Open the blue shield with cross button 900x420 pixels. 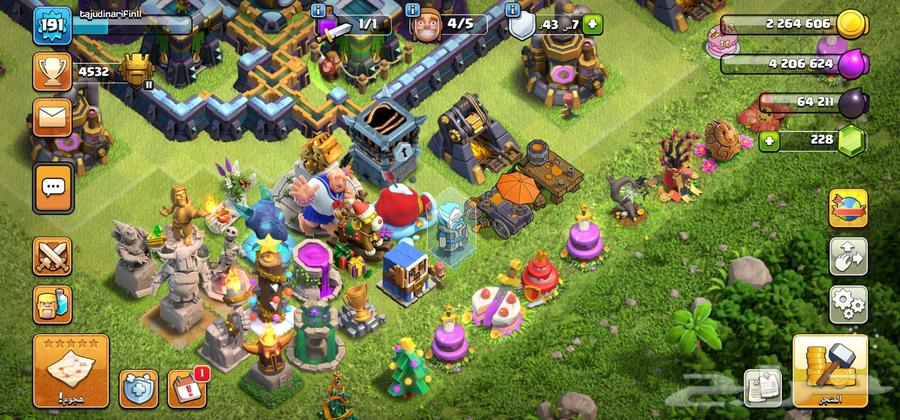(x=138, y=387)
